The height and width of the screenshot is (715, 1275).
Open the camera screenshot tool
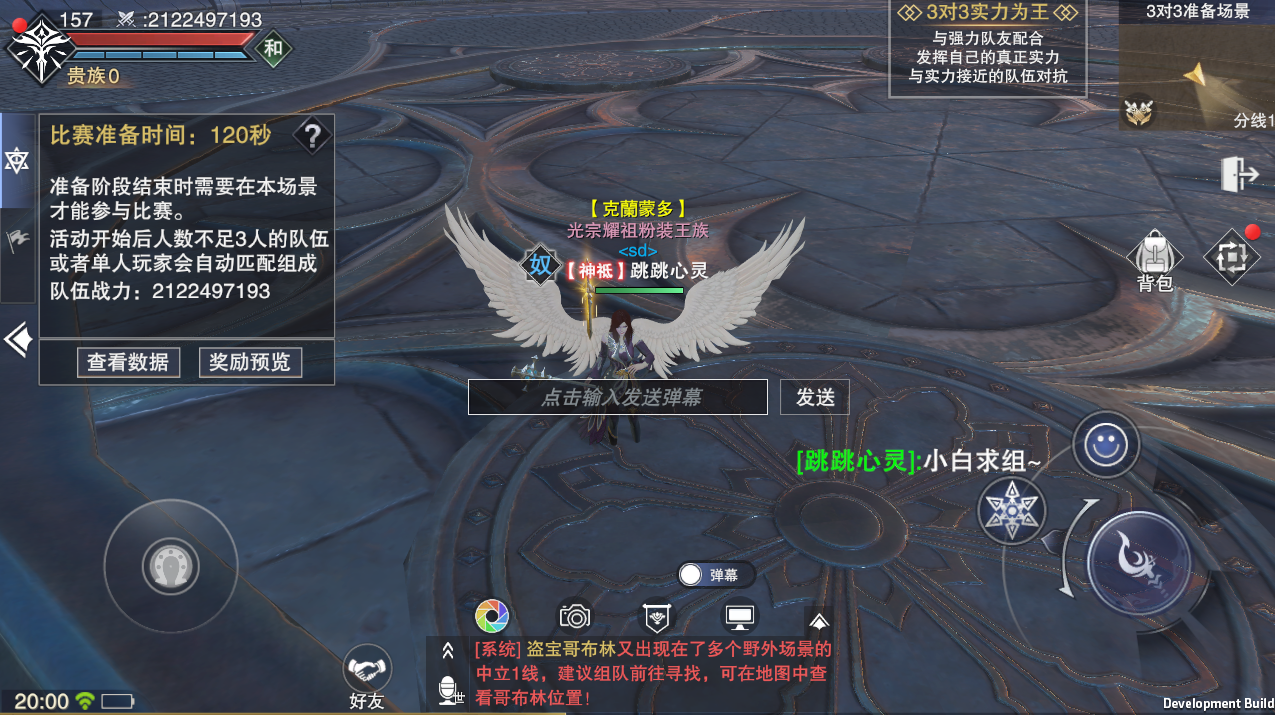pos(574,616)
